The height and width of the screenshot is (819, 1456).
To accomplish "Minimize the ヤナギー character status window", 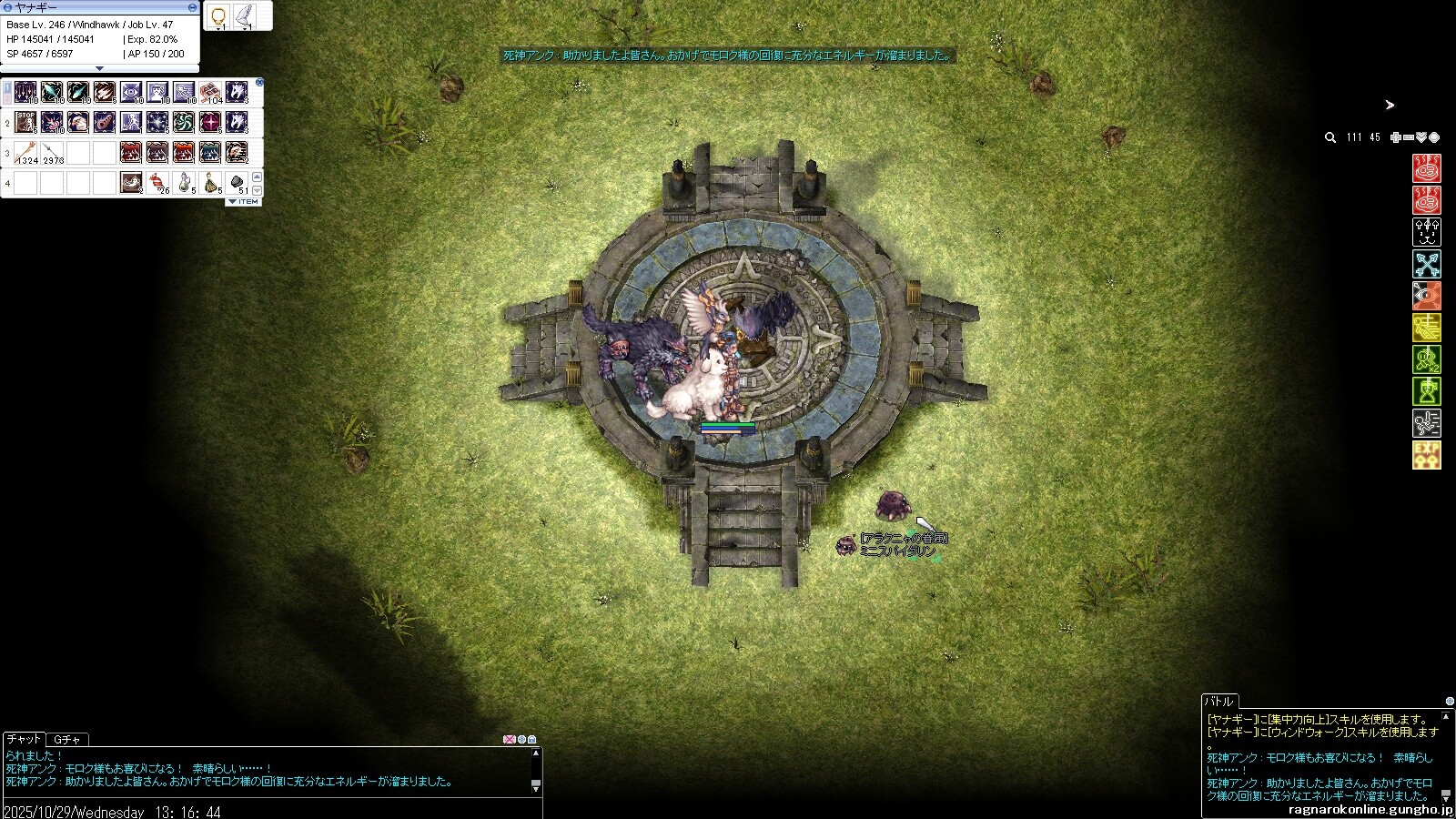I will tap(192, 7).
